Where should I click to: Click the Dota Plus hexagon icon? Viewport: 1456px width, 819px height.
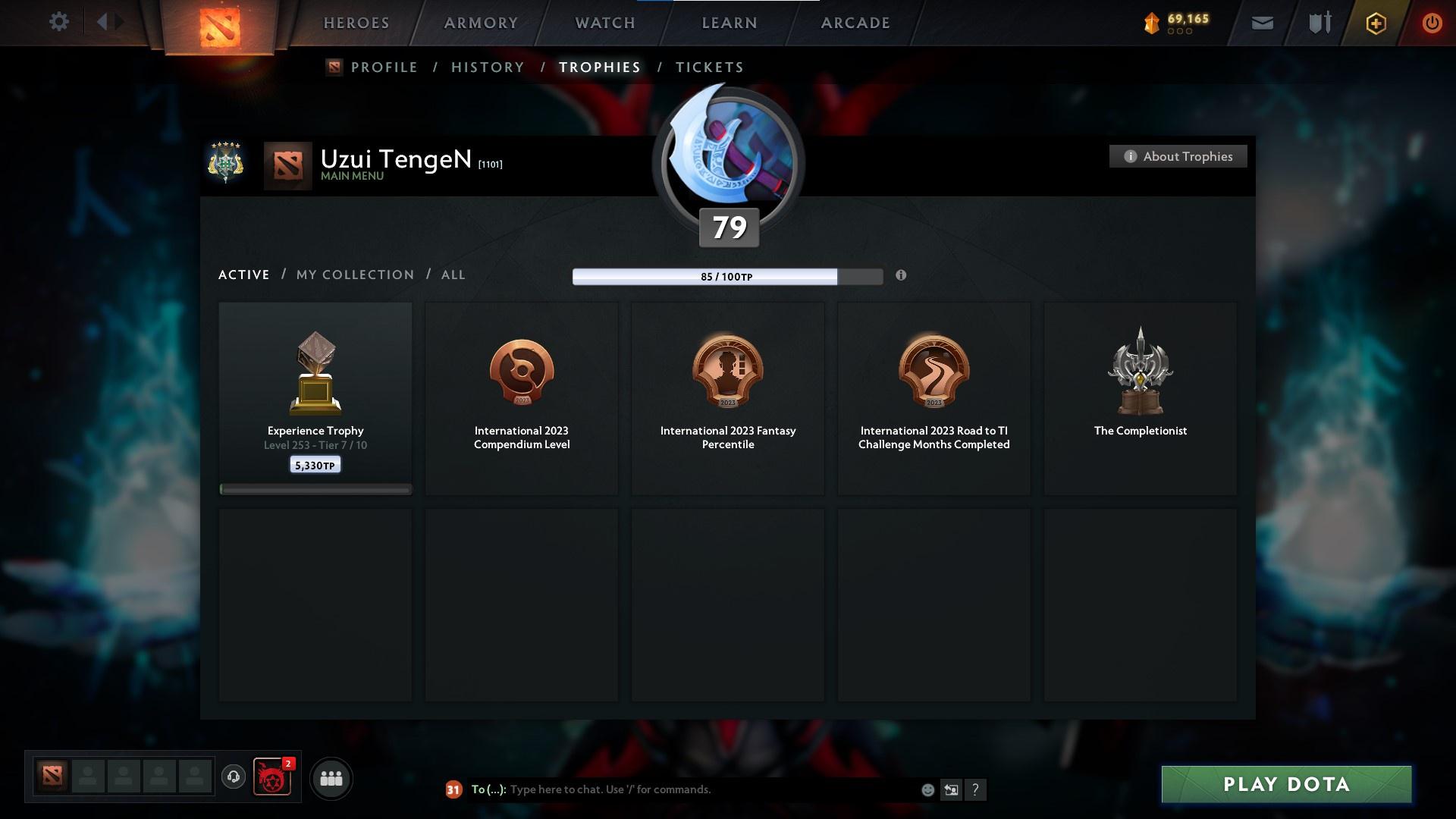coord(1375,23)
